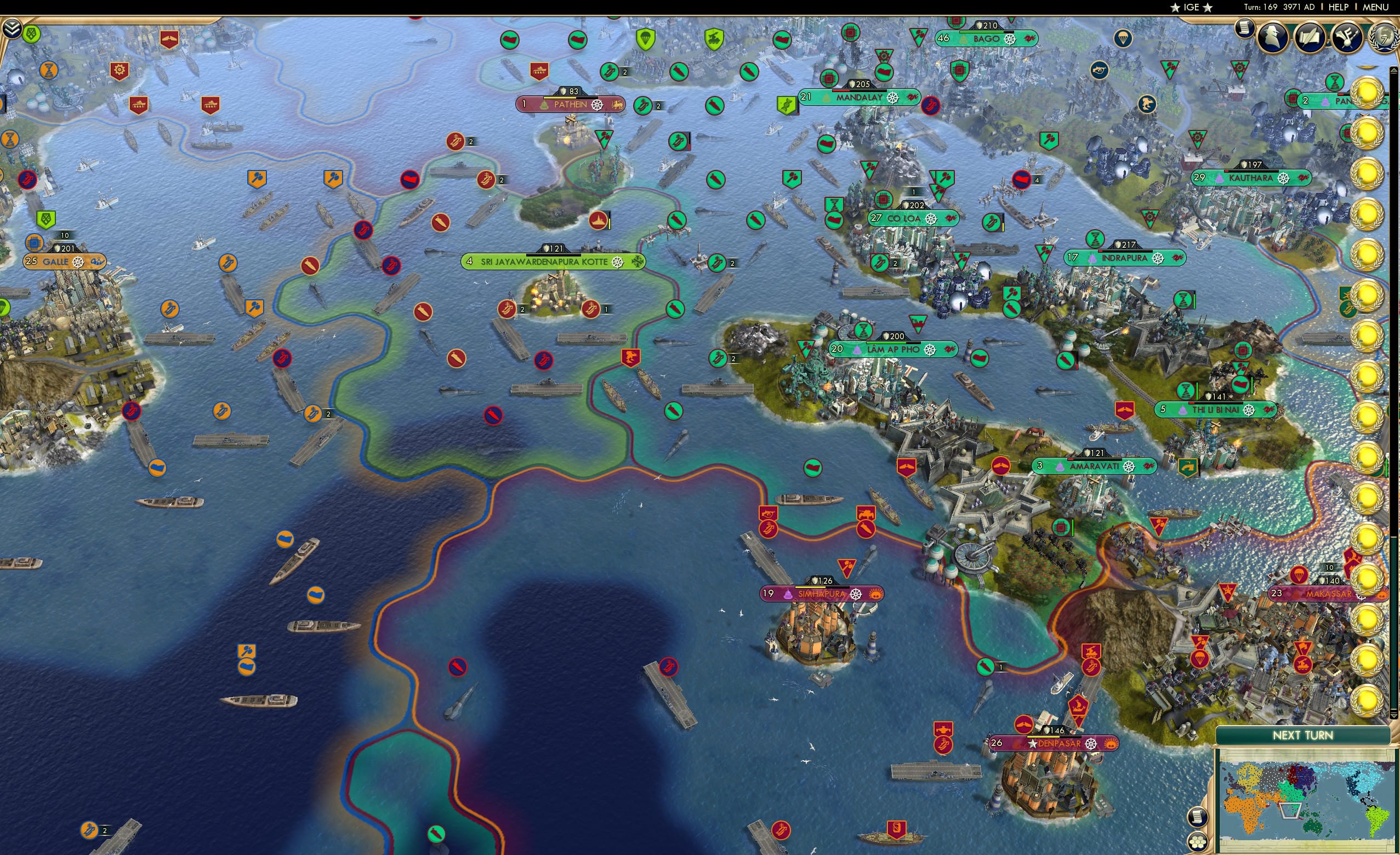Toggle Strategic View with the hex icon

click(1199, 843)
